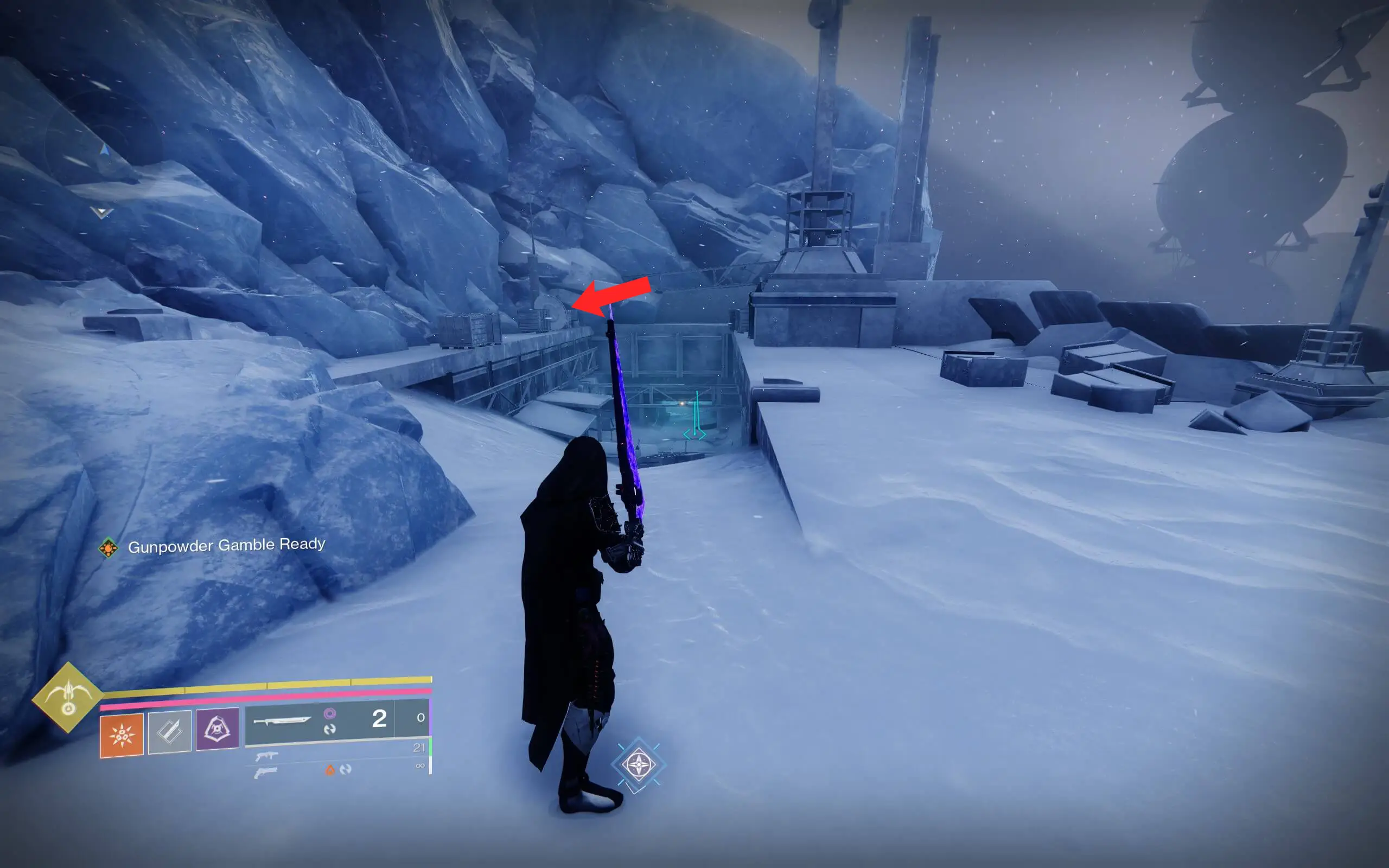Select the Gunpowder Gamble solar grenade icon

point(122,735)
